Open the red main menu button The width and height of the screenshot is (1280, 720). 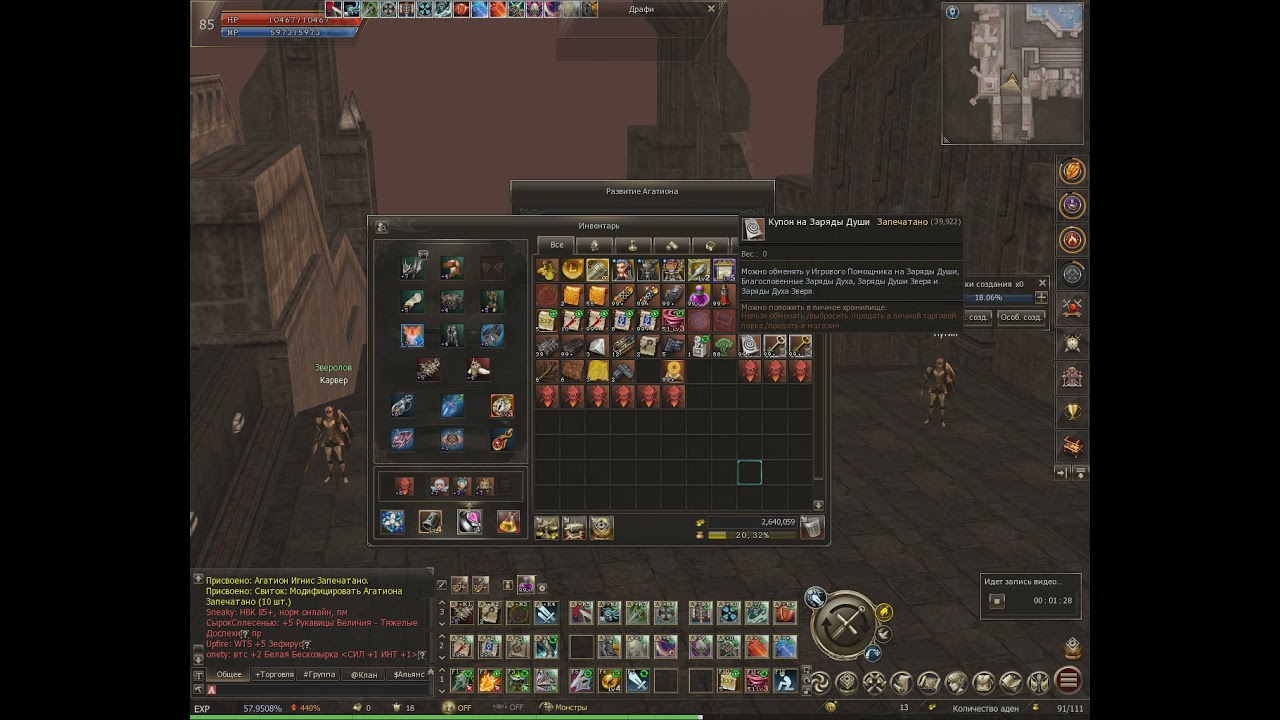tap(1068, 682)
